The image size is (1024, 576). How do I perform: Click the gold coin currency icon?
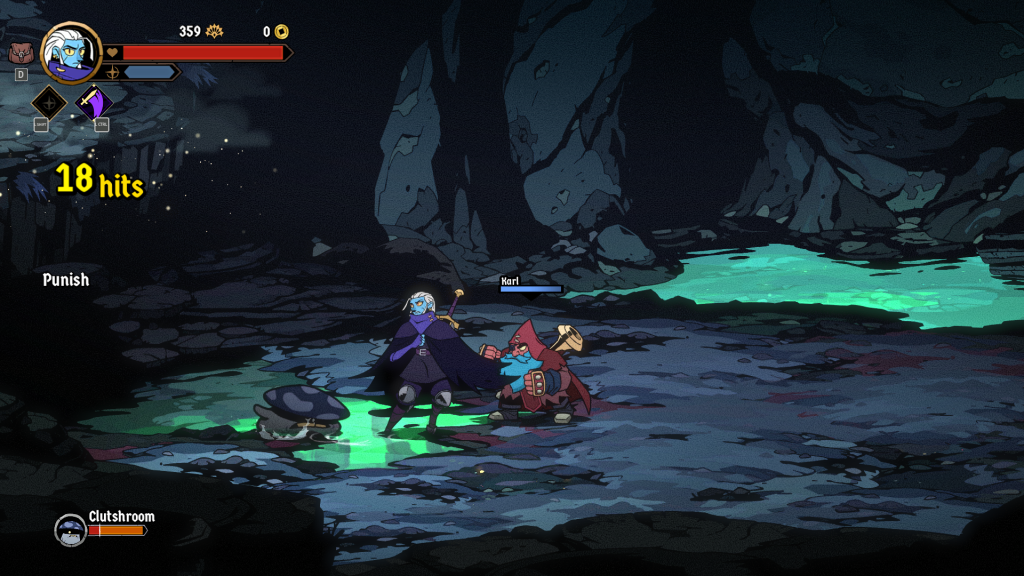click(282, 32)
